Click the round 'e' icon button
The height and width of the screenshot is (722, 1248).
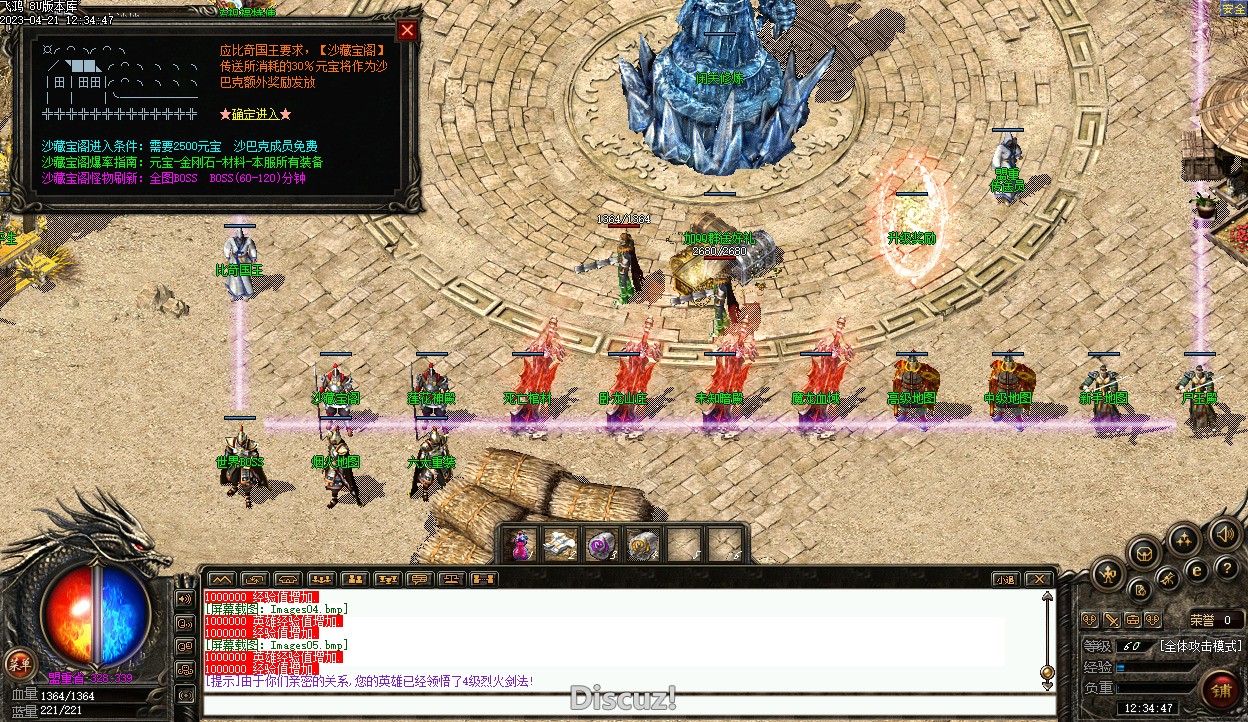[x=1196, y=572]
